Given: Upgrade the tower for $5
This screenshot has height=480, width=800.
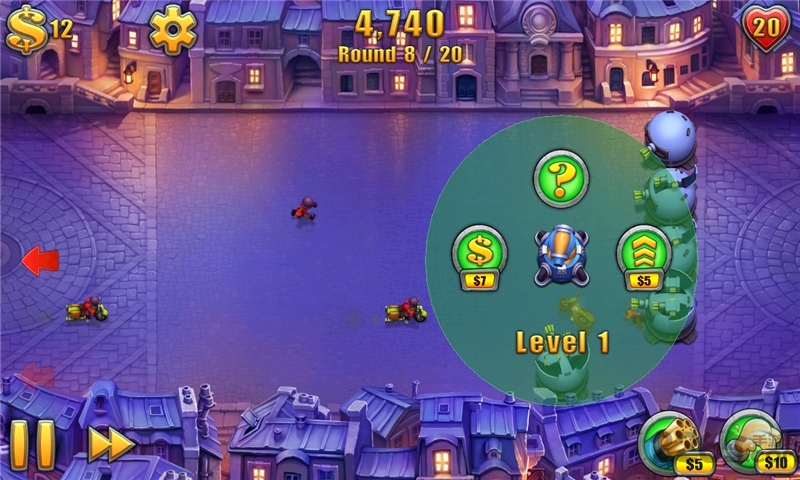Looking at the screenshot, I should pos(643,253).
